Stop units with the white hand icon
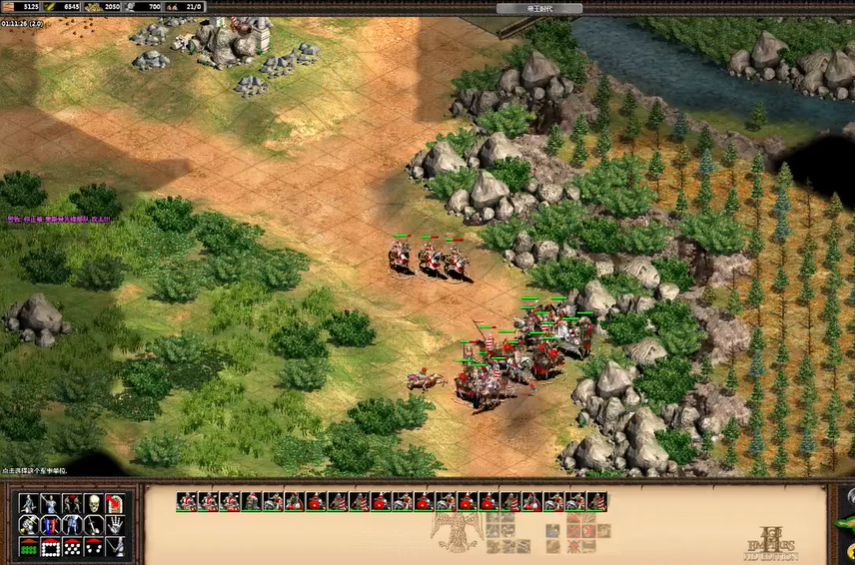855x565 pixels. 116,525
